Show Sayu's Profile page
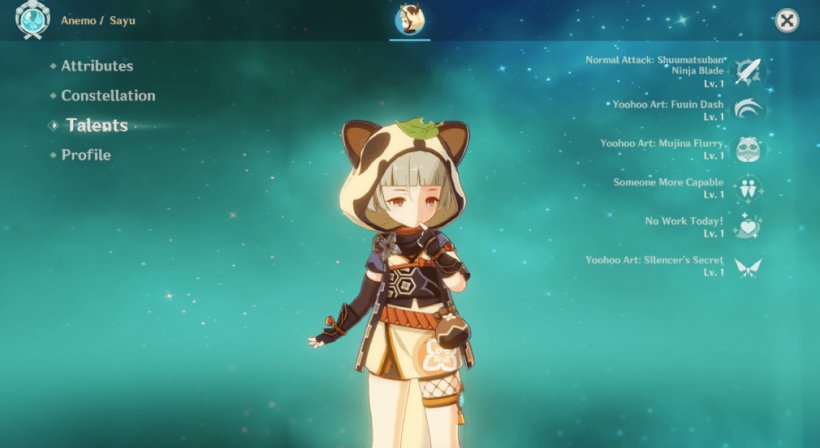This screenshot has width=820, height=448. (86, 155)
